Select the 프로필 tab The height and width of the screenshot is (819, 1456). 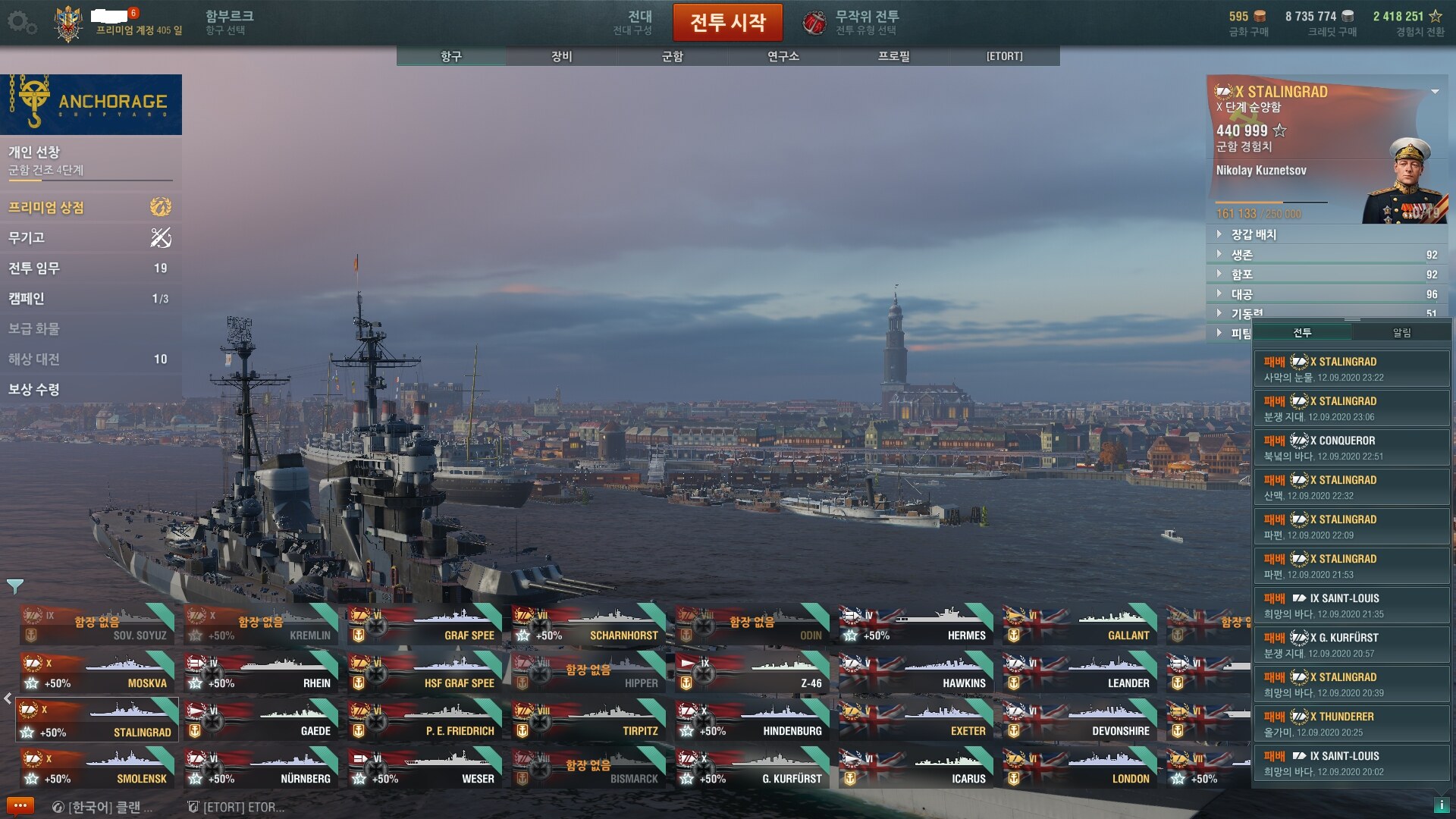tap(893, 56)
